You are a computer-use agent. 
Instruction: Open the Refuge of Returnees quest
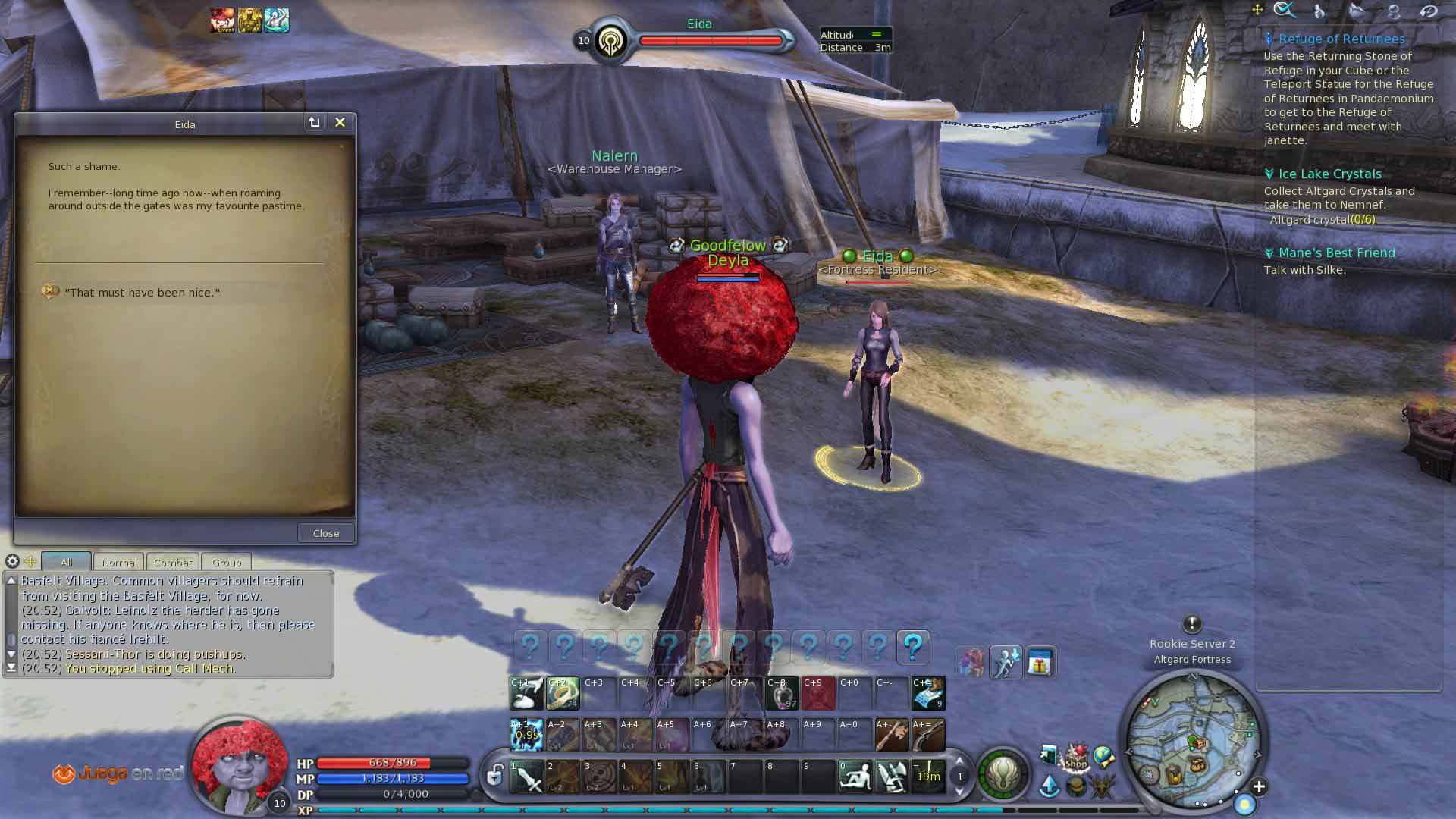click(x=1341, y=39)
